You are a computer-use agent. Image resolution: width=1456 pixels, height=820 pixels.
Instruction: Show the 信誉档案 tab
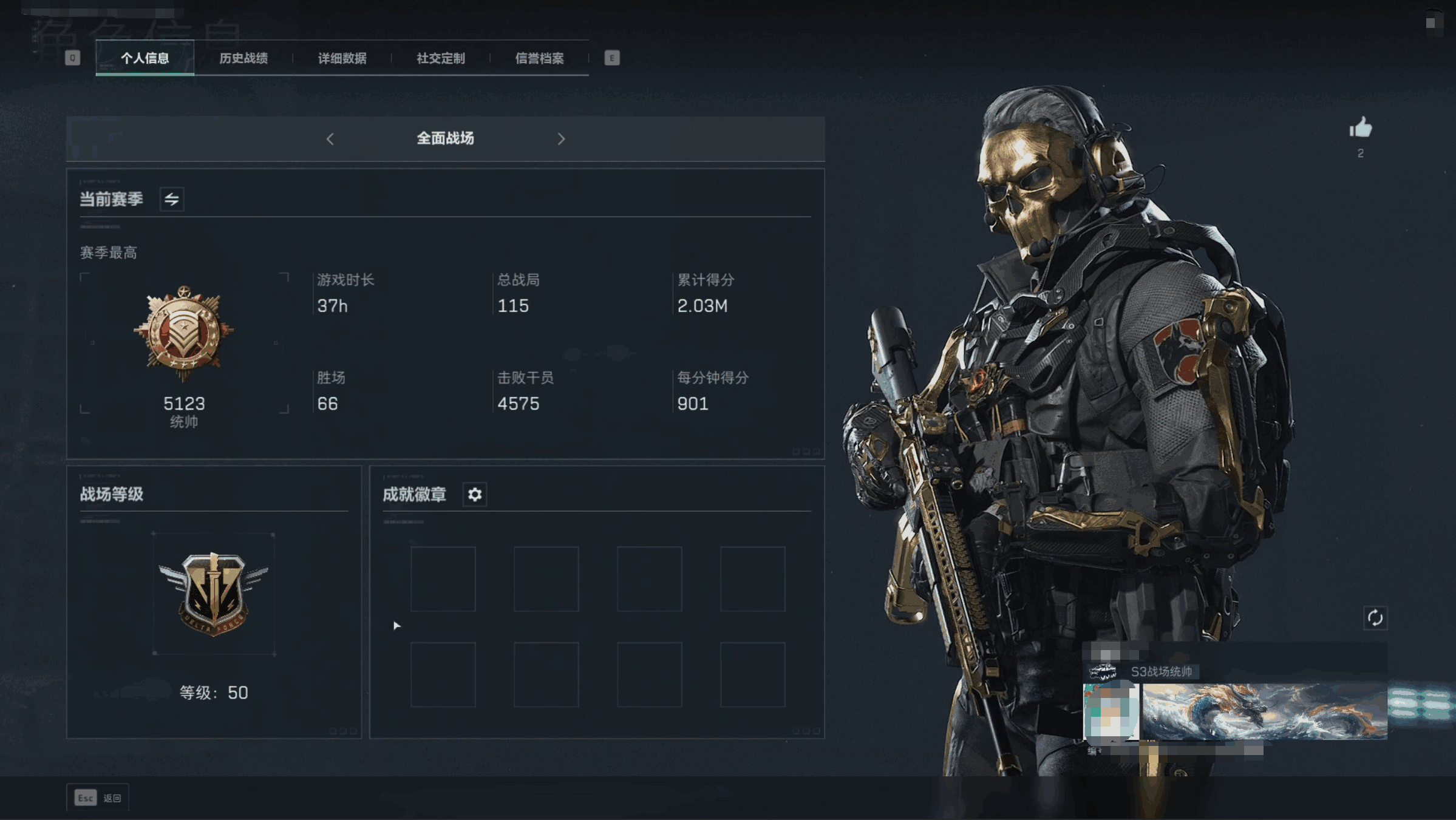(x=539, y=58)
